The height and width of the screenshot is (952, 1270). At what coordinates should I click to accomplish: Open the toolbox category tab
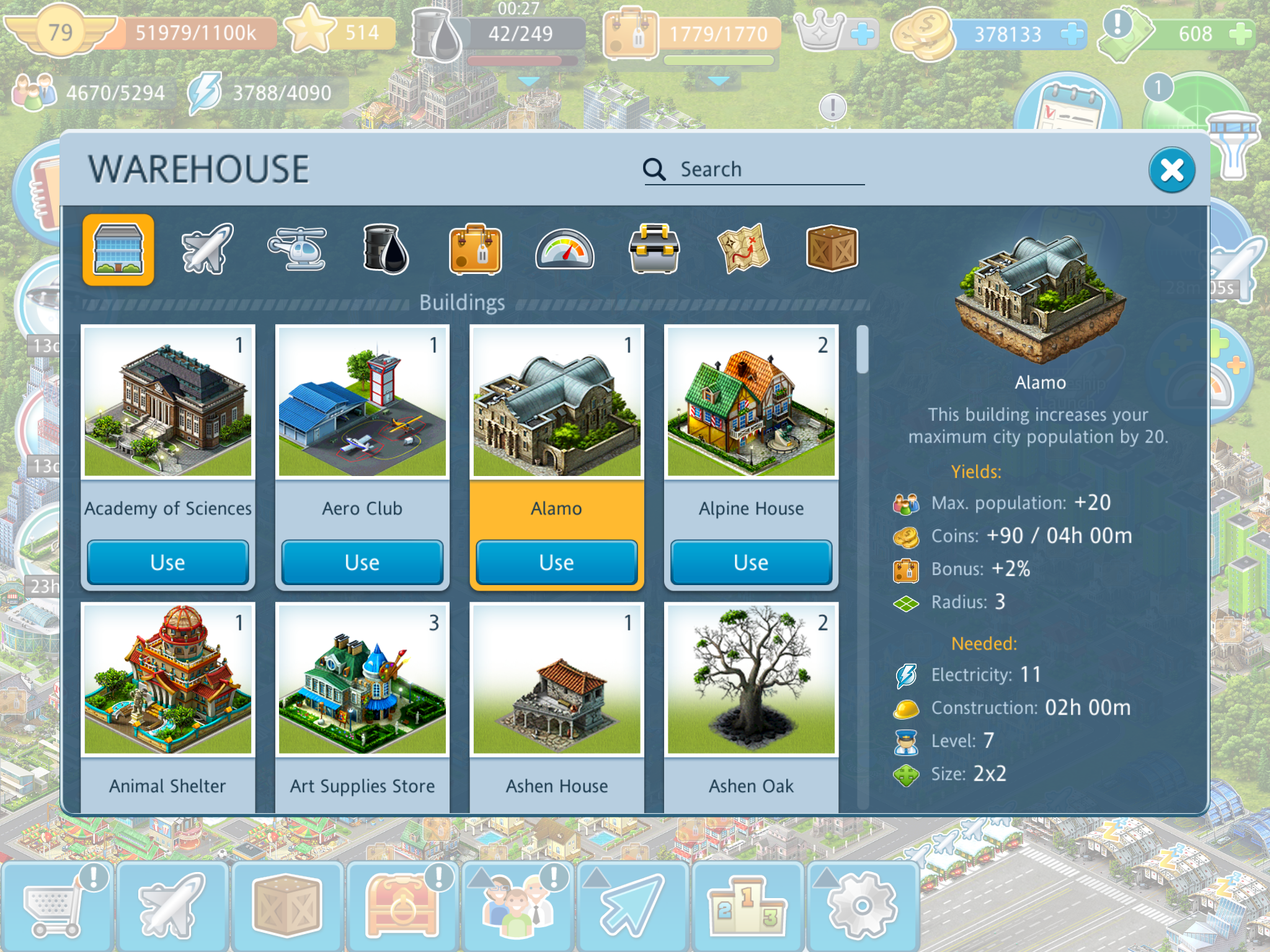pos(654,249)
